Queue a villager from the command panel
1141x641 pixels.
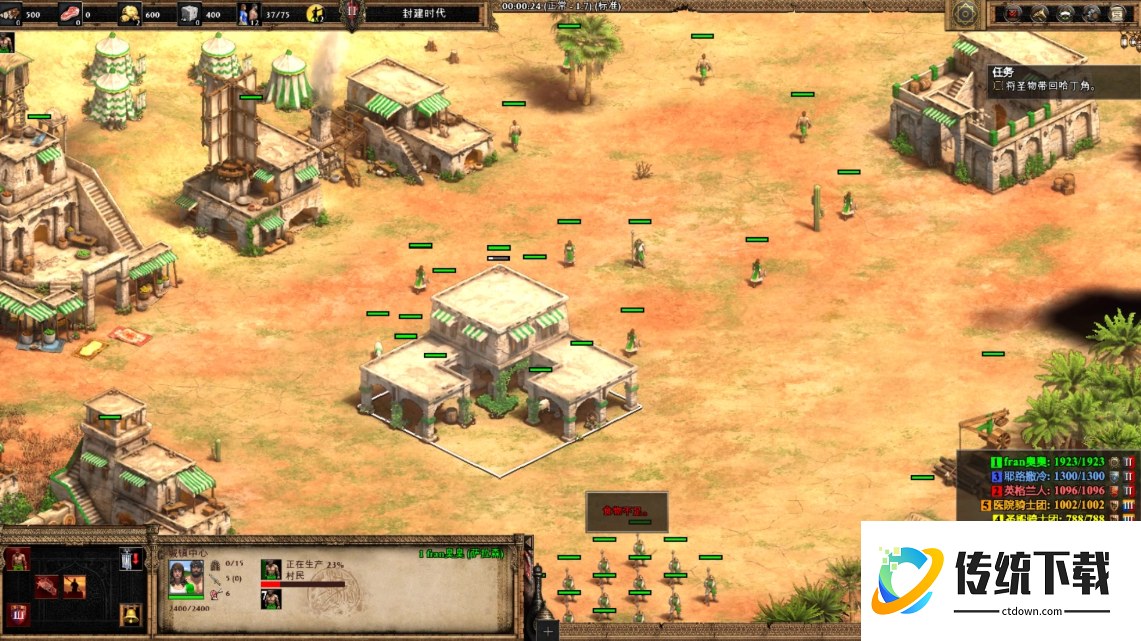17,559
